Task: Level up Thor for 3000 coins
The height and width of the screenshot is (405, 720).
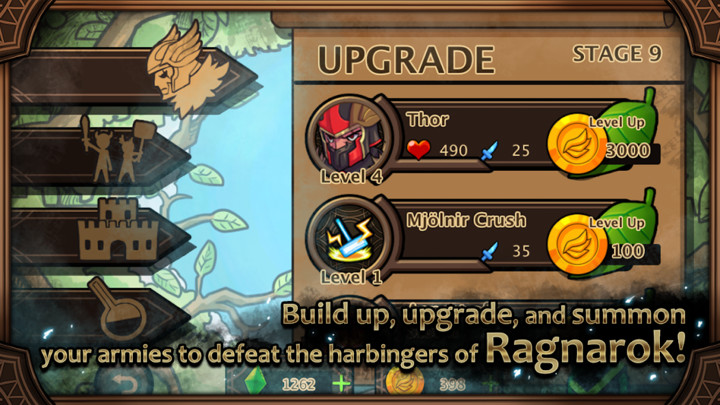Action: 608,137
